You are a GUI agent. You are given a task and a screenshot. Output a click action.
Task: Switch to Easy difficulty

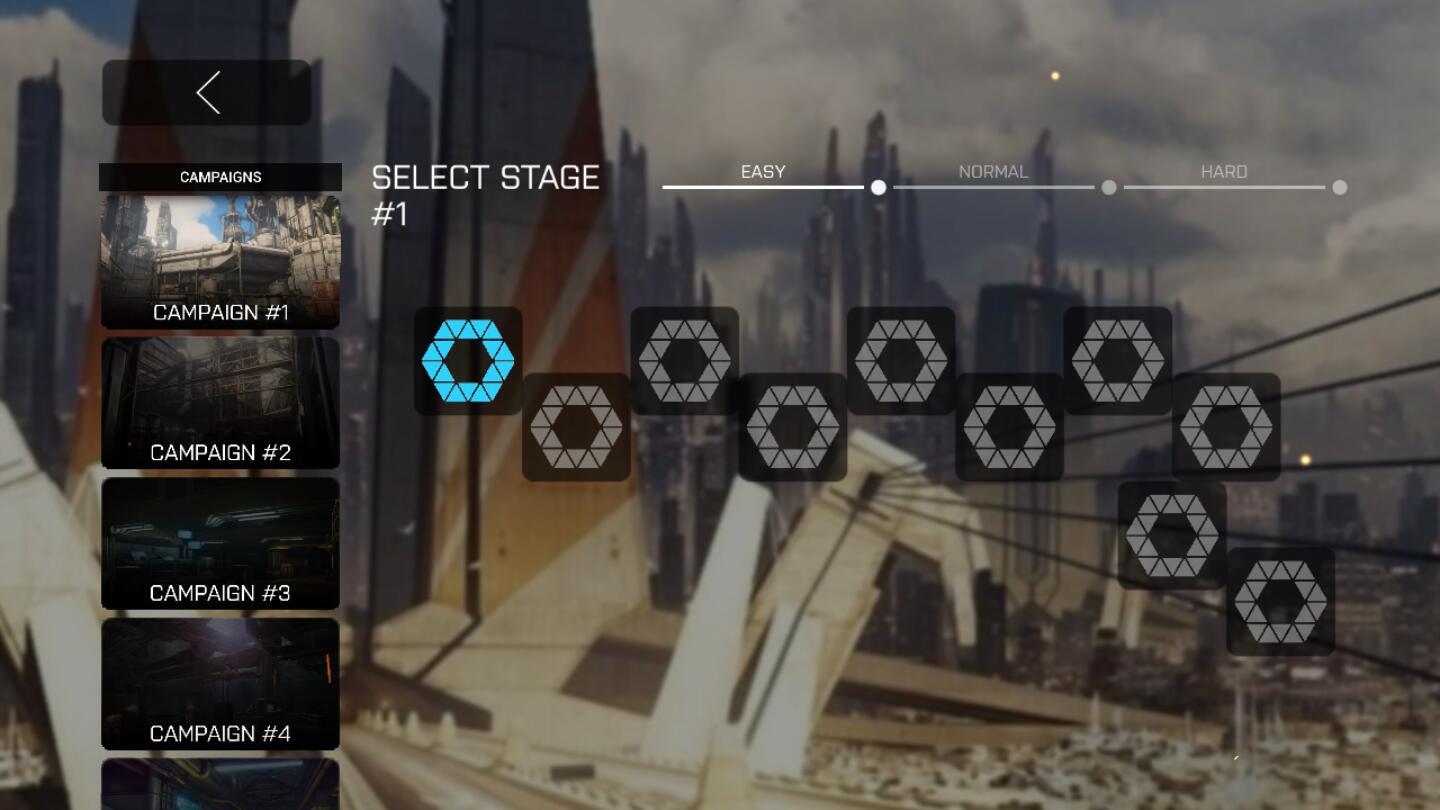pos(764,174)
